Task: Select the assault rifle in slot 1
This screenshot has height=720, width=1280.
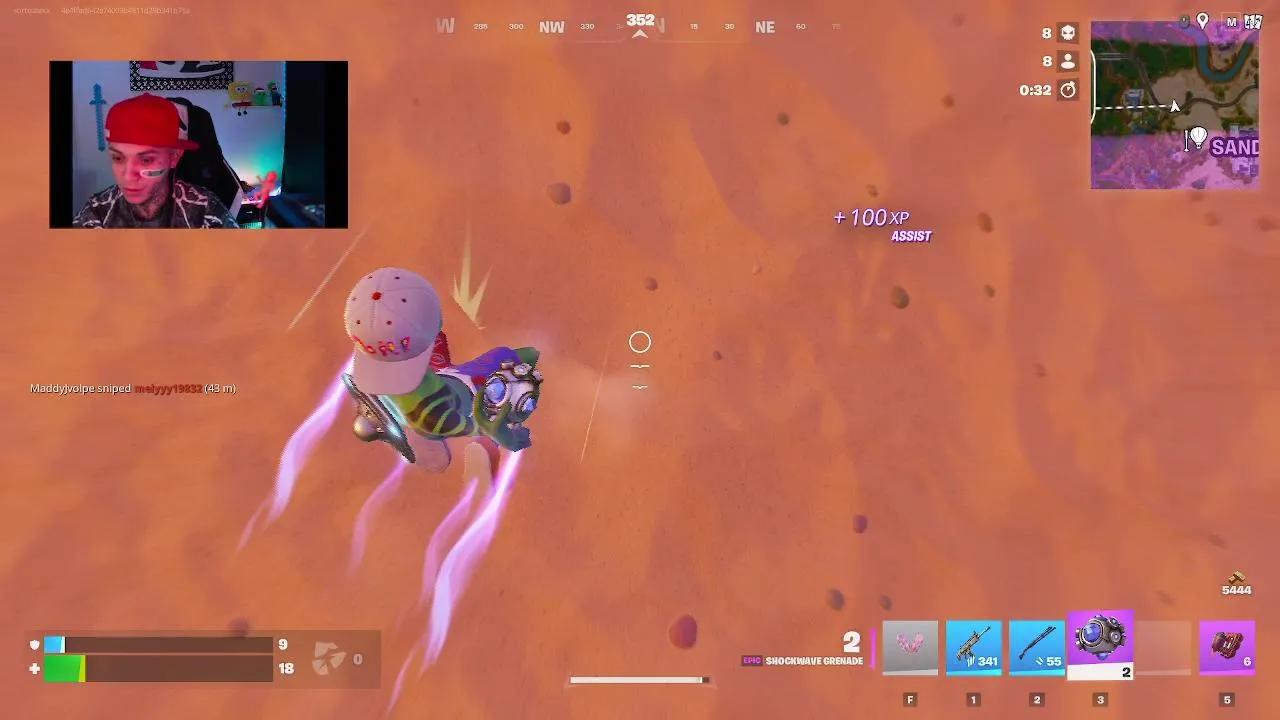Action: (x=973, y=645)
